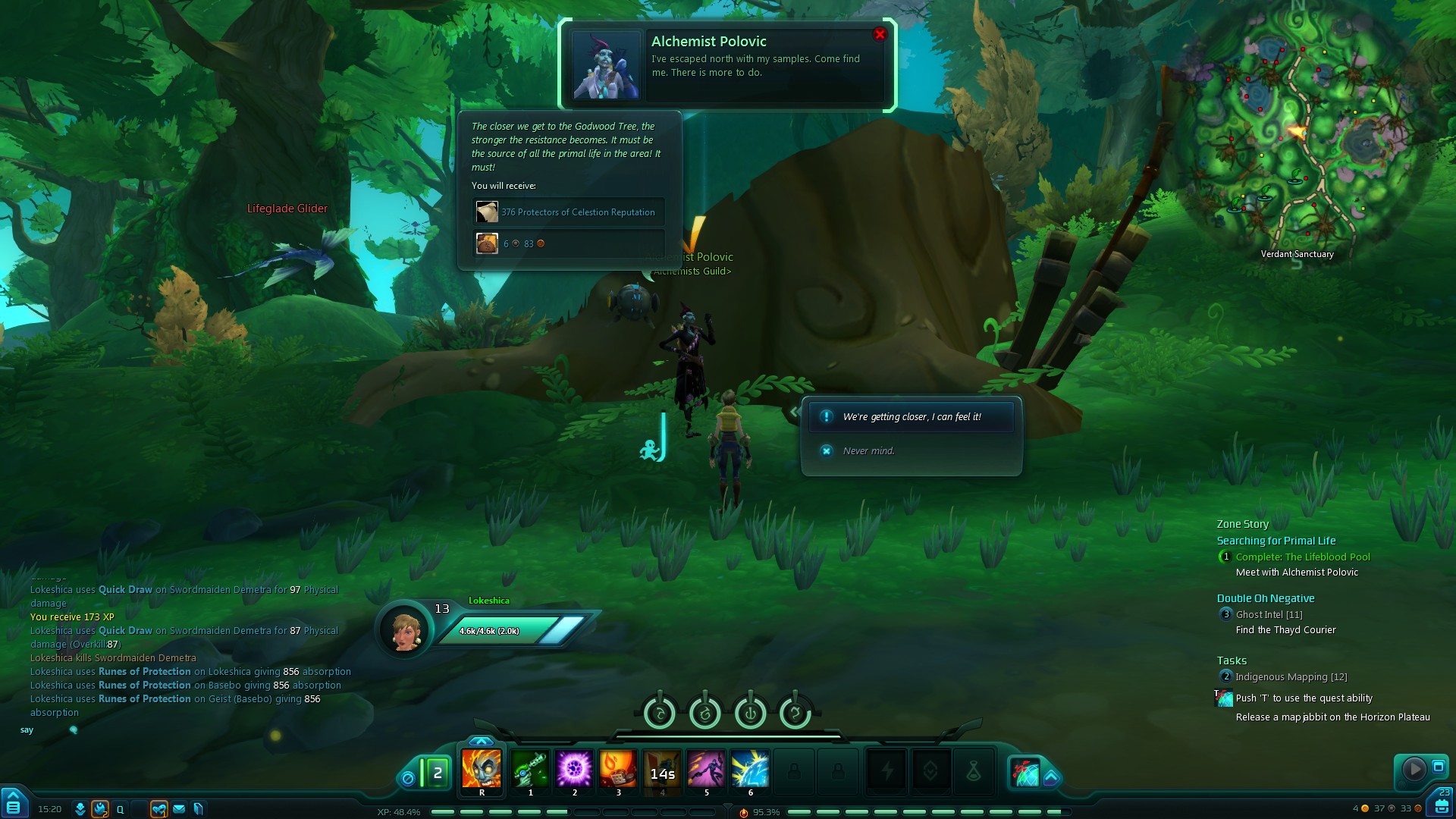This screenshot has width=1456, height=819.
Task: Use the purple gunslinger ability in slot 5
Action: (x=706, y=769)
